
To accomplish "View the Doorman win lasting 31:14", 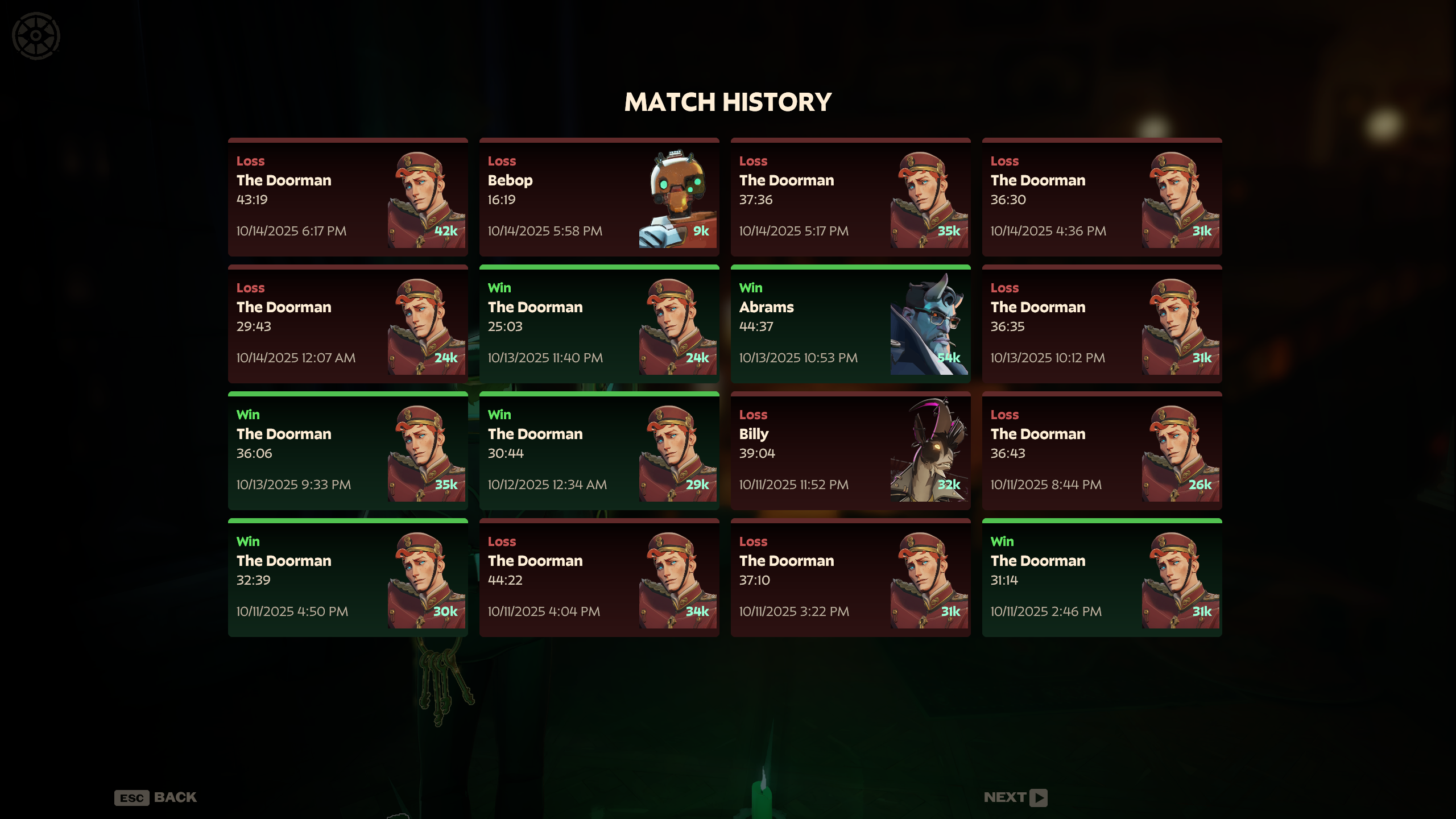I will click(1102, 578).
